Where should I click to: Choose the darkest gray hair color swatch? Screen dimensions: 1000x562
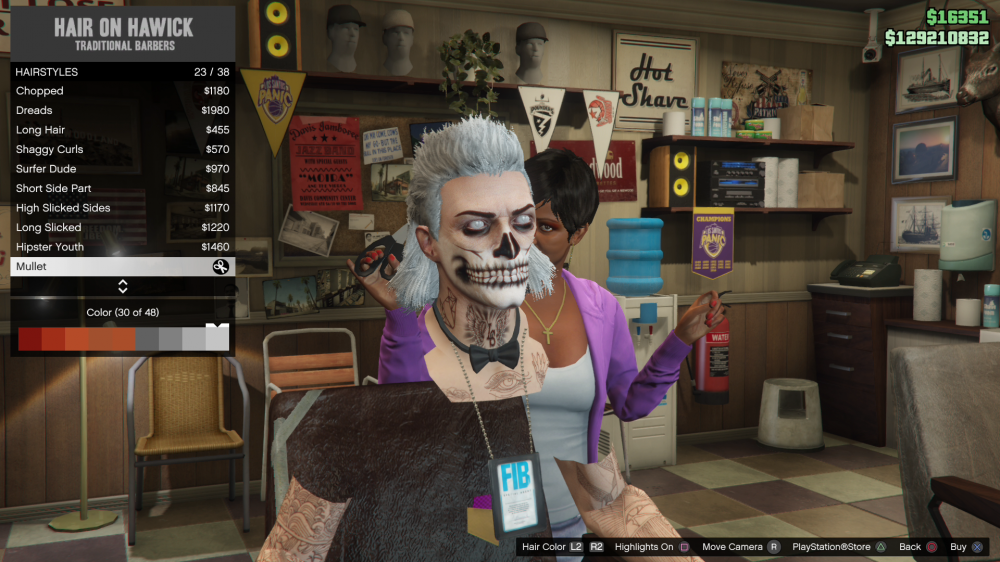[x=146, y=339]
